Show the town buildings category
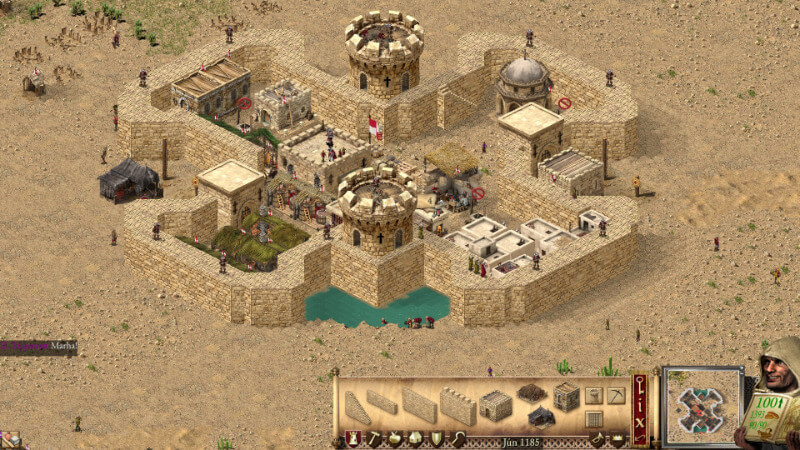 (x=415, y=439)
